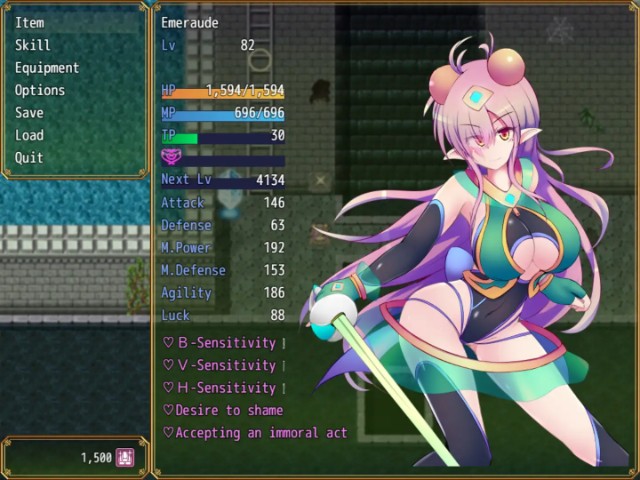This screenshot has height=480, width=640.
Task: Select Emeraude's character status panel
Action: point(396,240)
